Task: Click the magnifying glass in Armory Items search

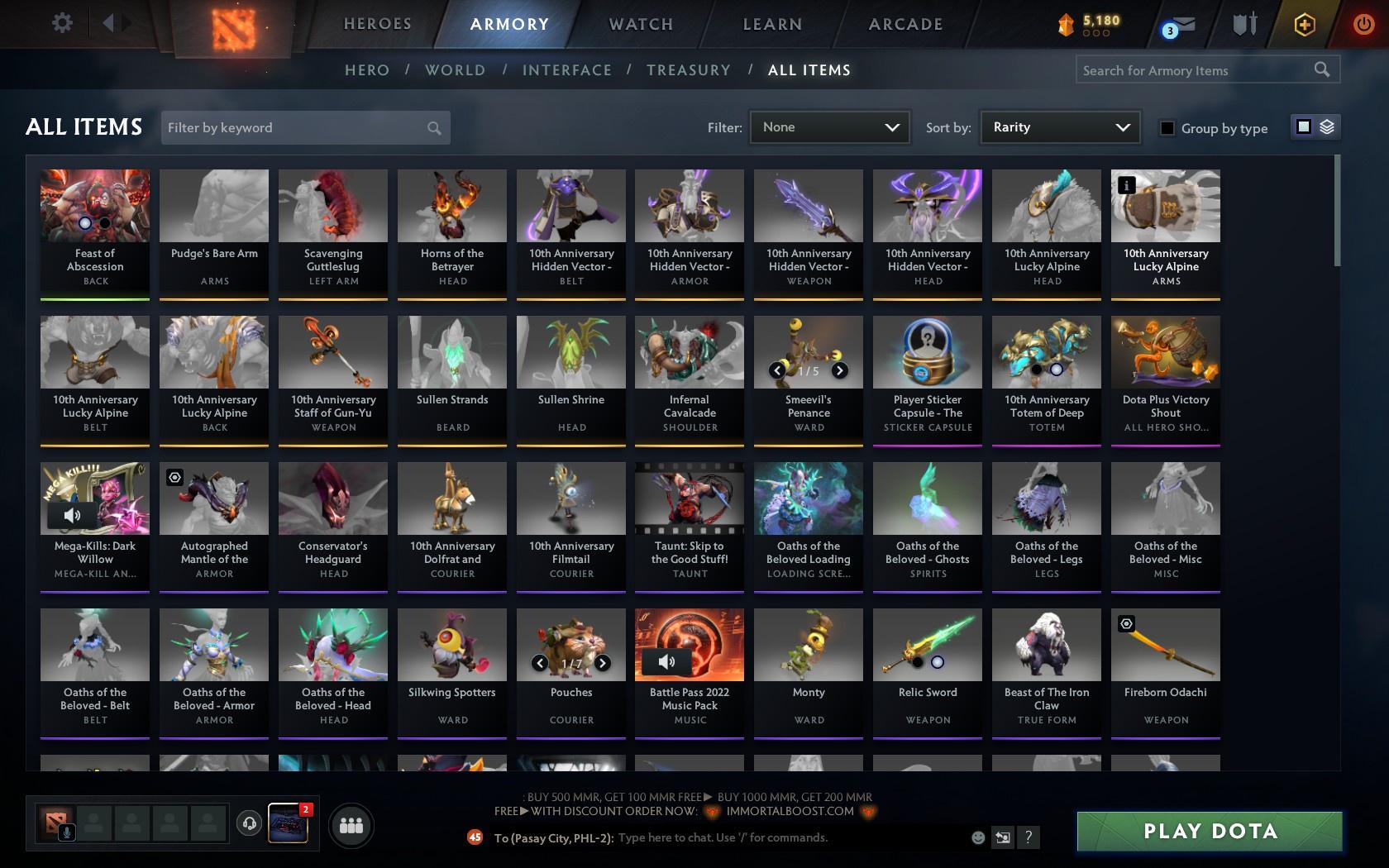Action: (x=1320, y=70)
